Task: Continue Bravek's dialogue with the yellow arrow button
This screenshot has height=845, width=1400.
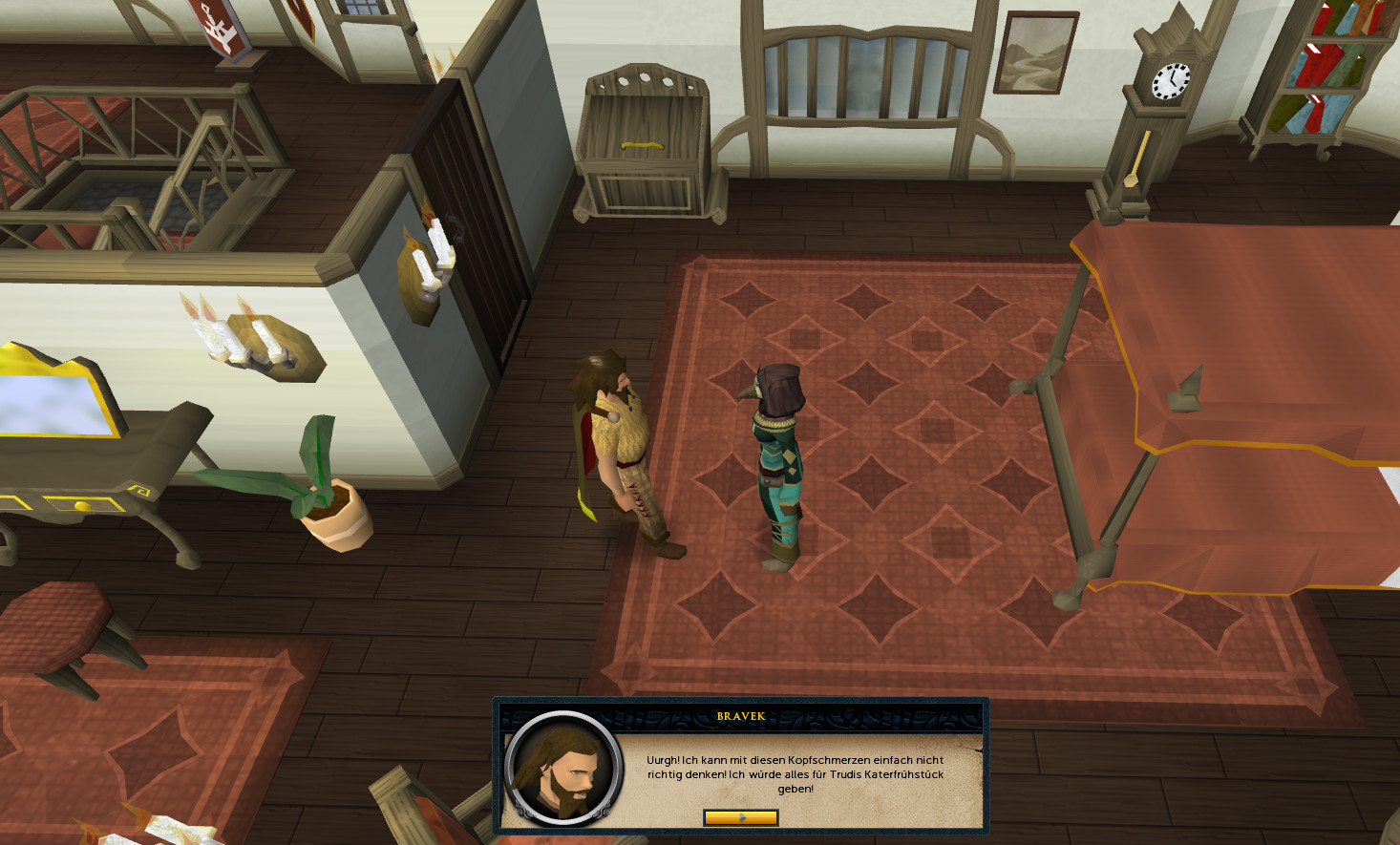Action: coord(740,817)
